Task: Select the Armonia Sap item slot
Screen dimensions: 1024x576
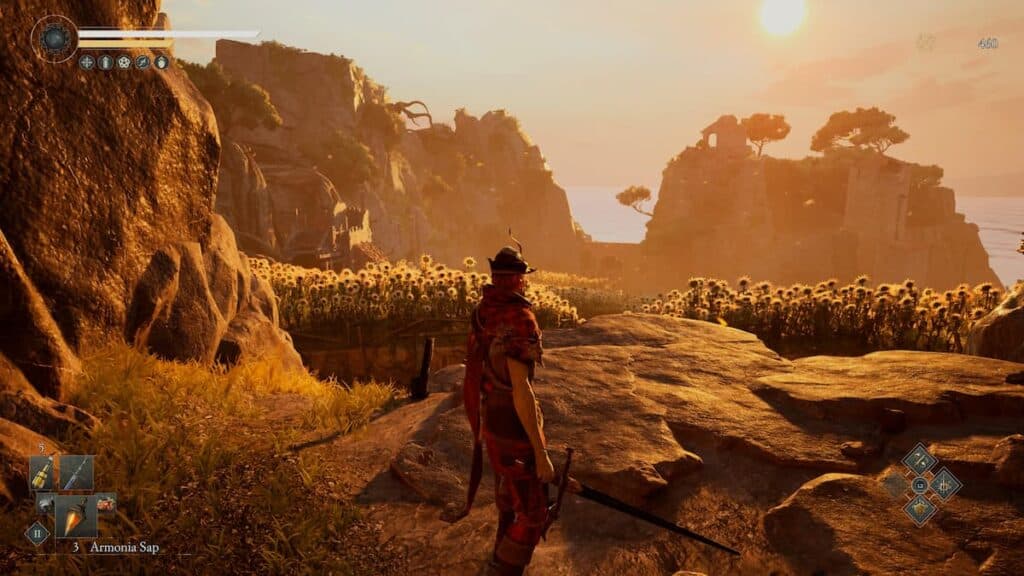Action: coord(76,515)
